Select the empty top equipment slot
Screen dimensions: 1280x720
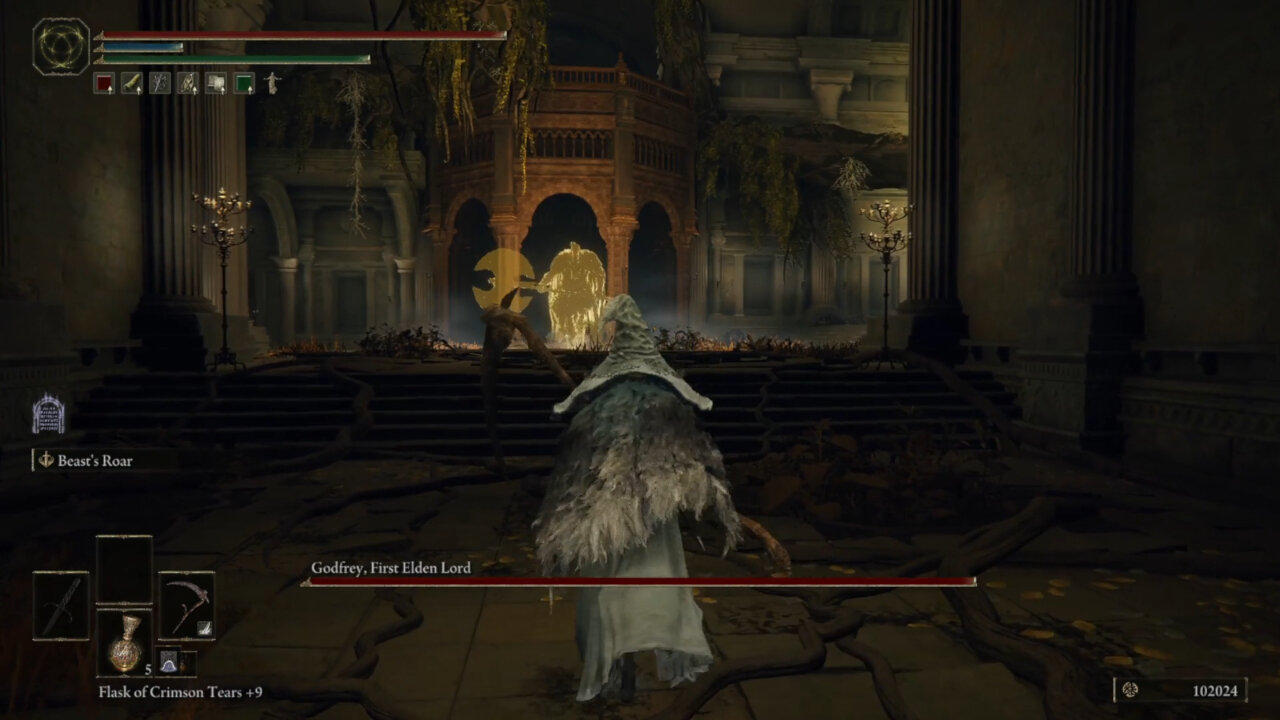point(124,568)
